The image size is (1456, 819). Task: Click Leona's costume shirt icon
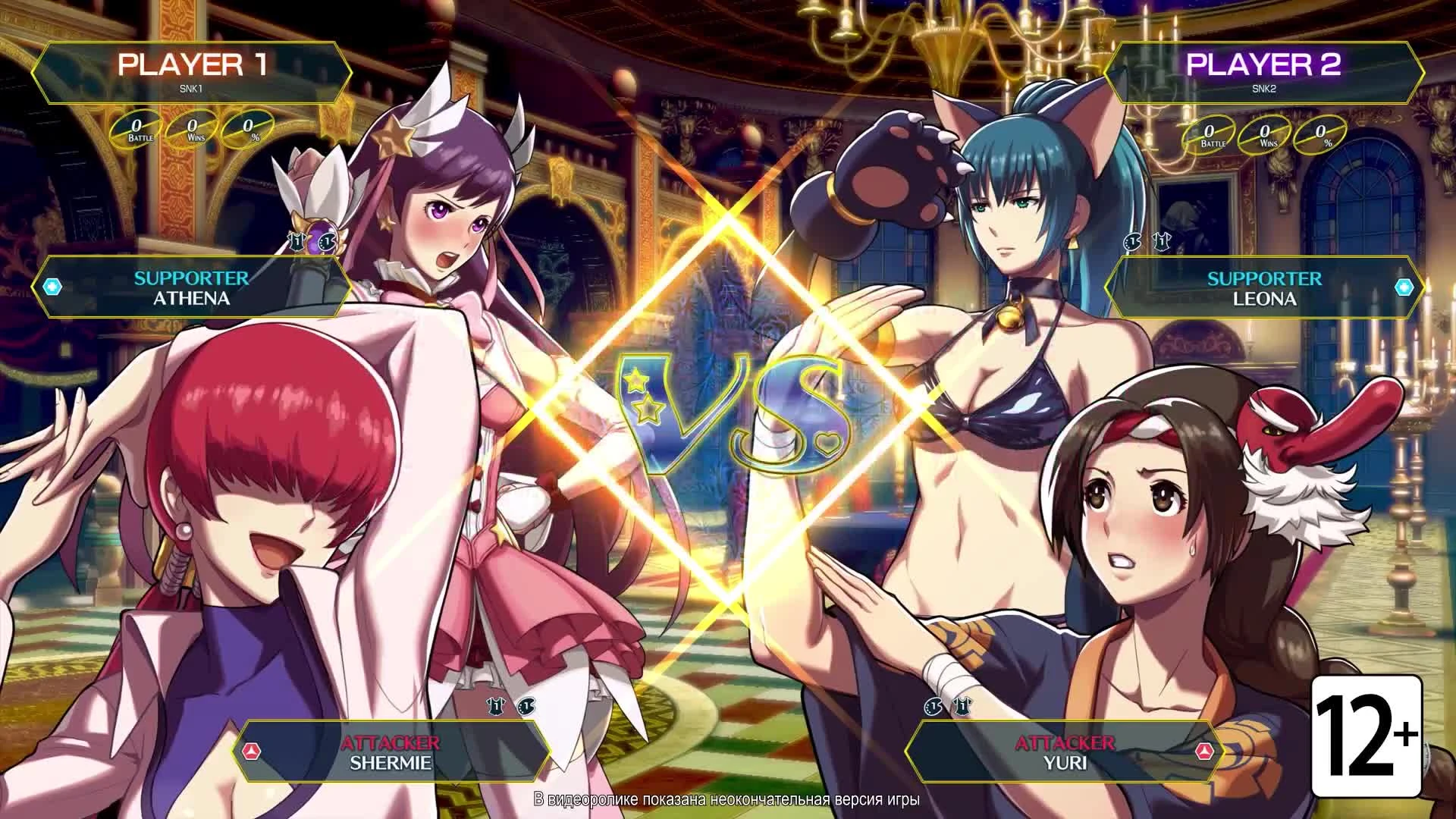point(1160,240)
